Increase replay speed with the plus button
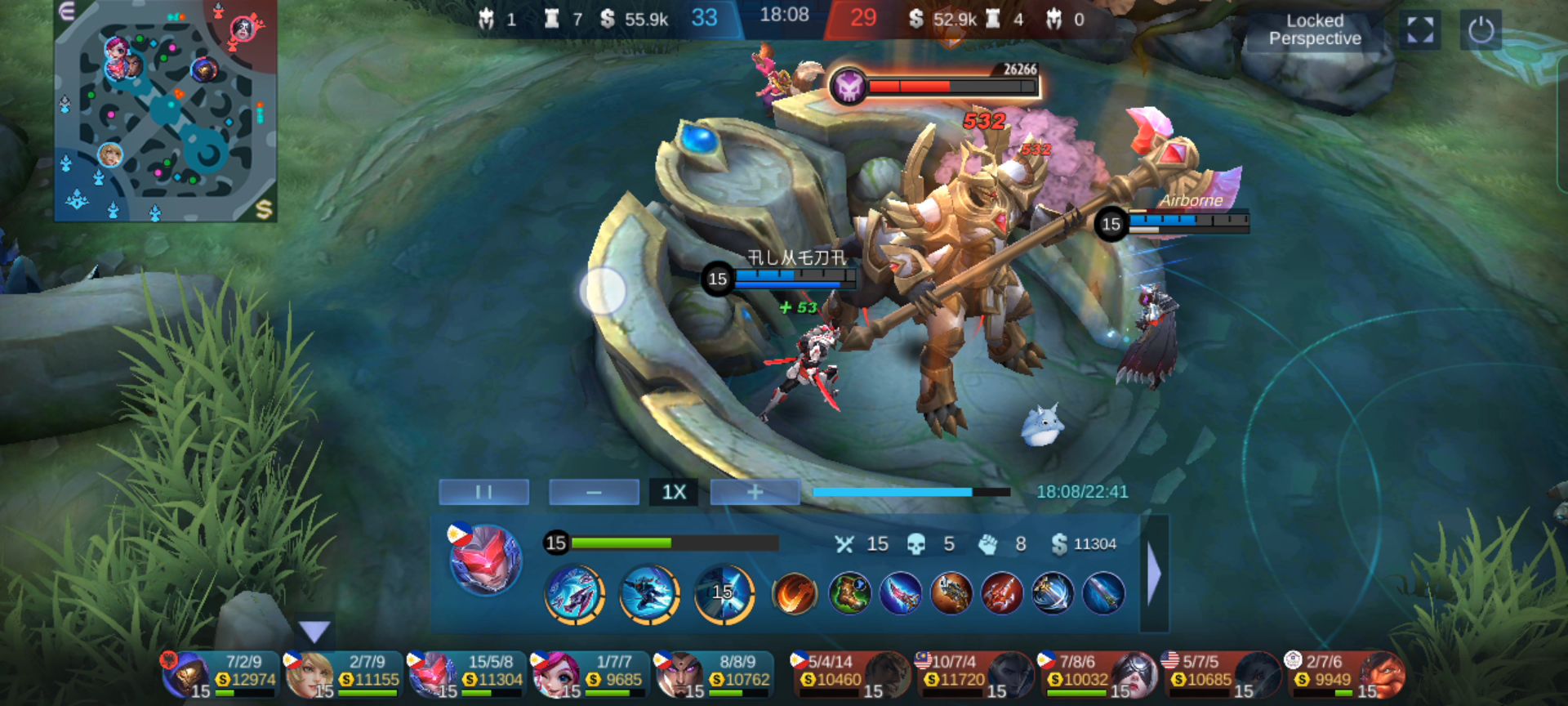The height and width of the screenshot is (706, 1568). coord(755,492)
